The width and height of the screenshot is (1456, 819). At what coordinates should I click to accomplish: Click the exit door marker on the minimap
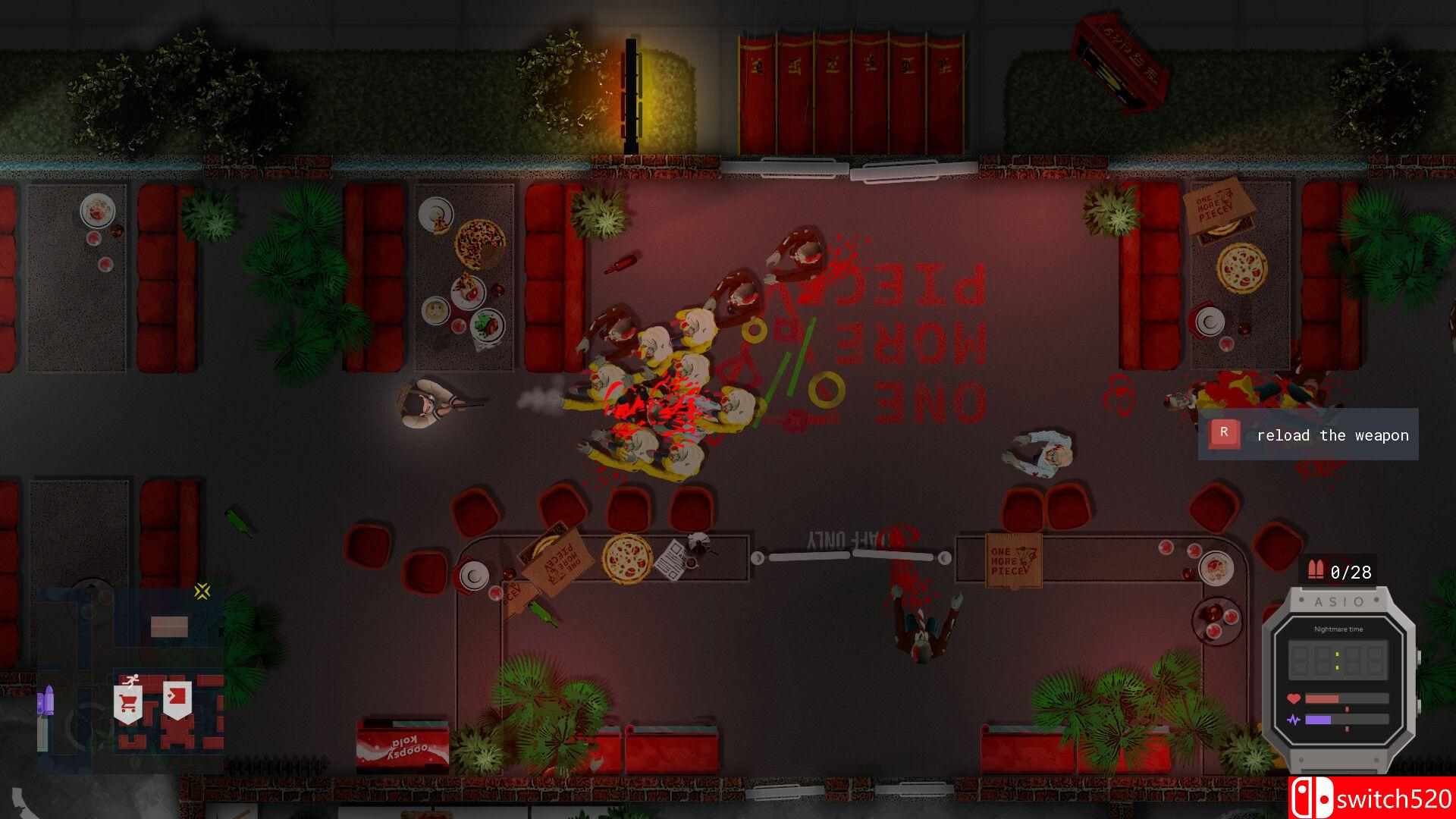(x=177, y=698)
